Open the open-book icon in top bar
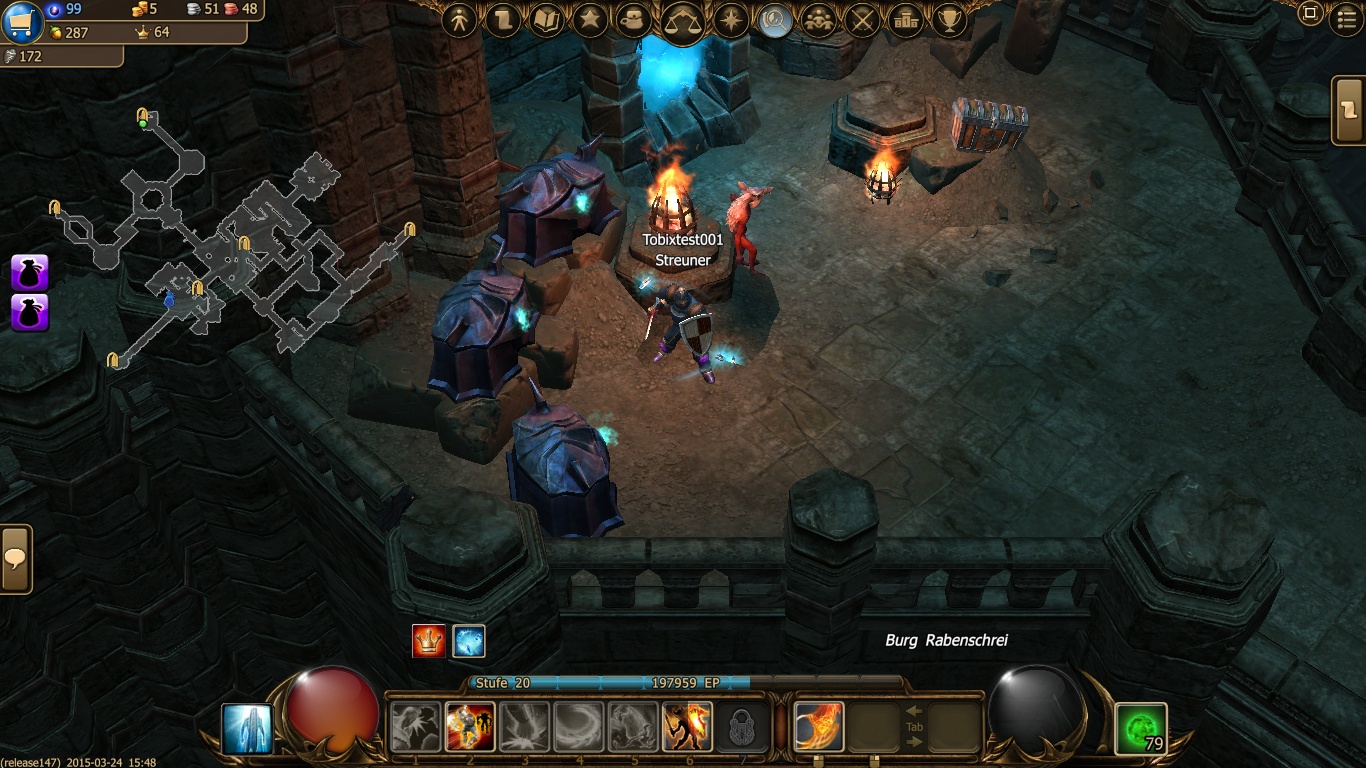The height and width of the screenshot is (768, 1366). 546,20
